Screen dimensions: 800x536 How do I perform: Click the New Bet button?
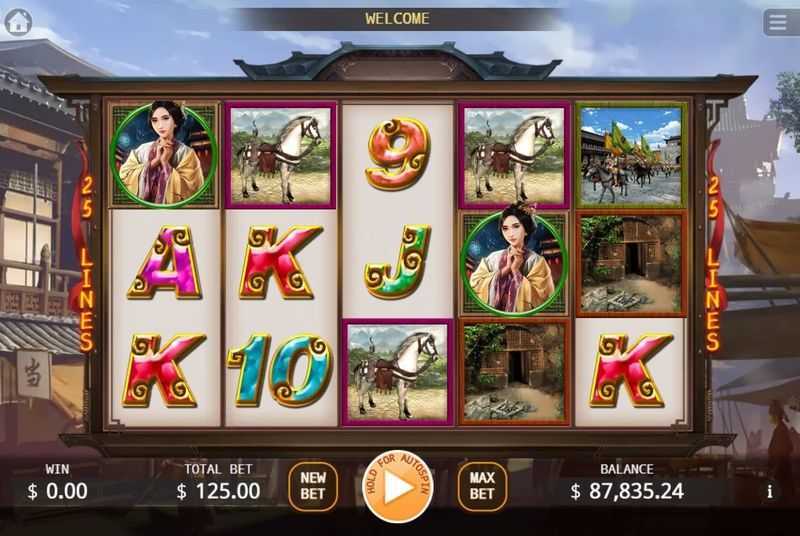click(x=313, y=487)
